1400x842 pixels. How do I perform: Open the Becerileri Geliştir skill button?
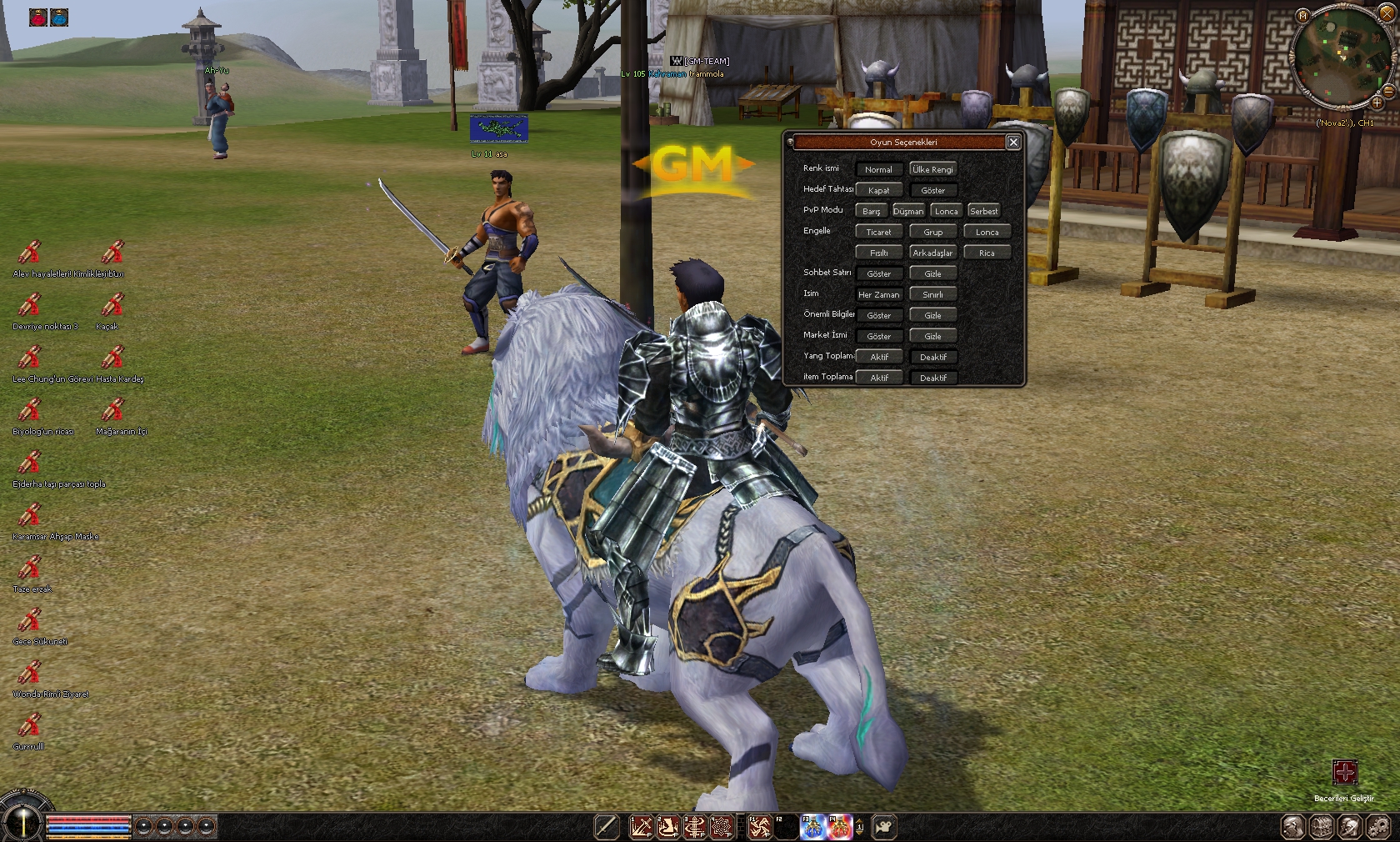[x=1344, y=773]
